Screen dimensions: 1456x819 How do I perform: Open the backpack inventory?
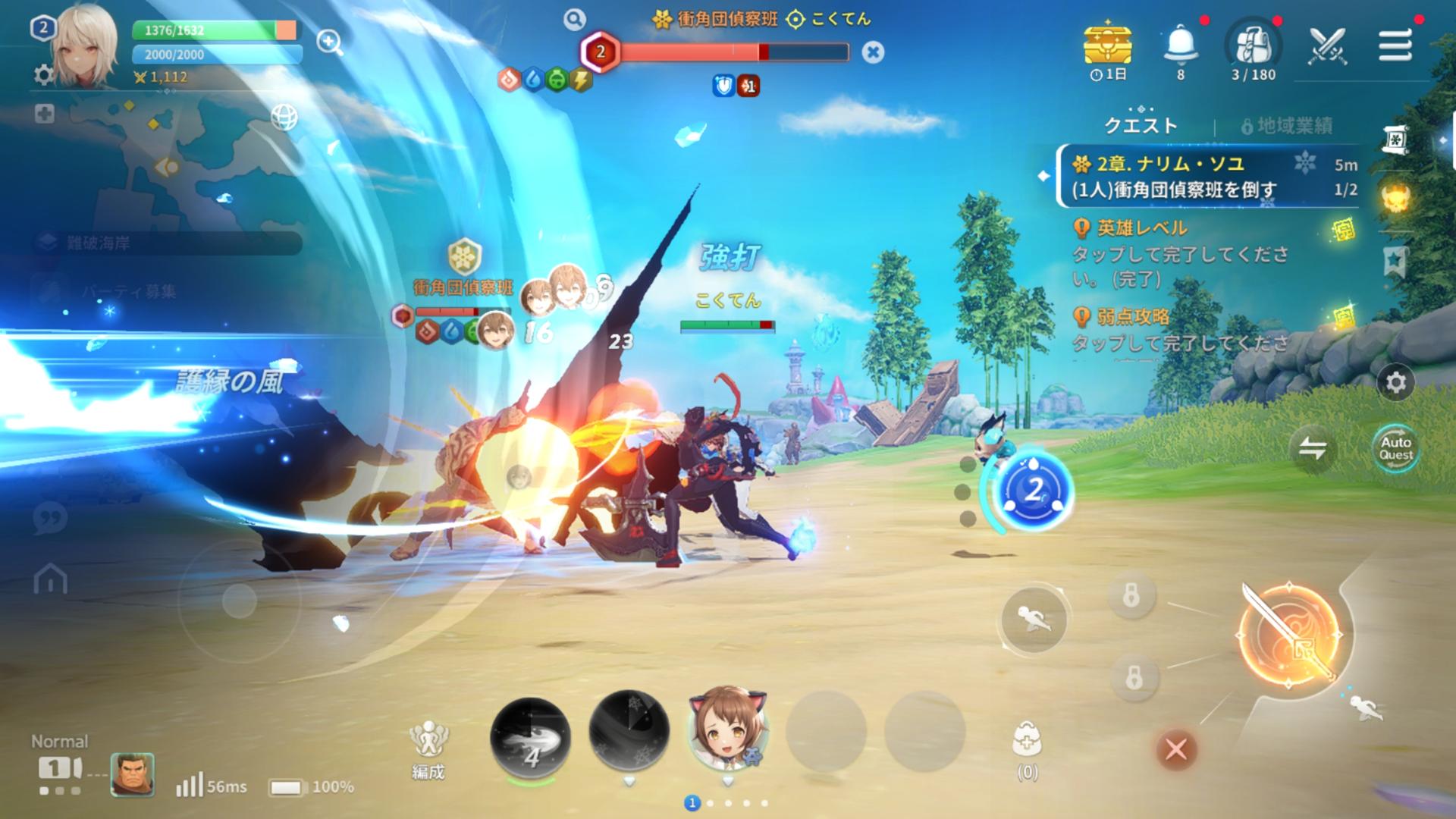pos(1254,45)
